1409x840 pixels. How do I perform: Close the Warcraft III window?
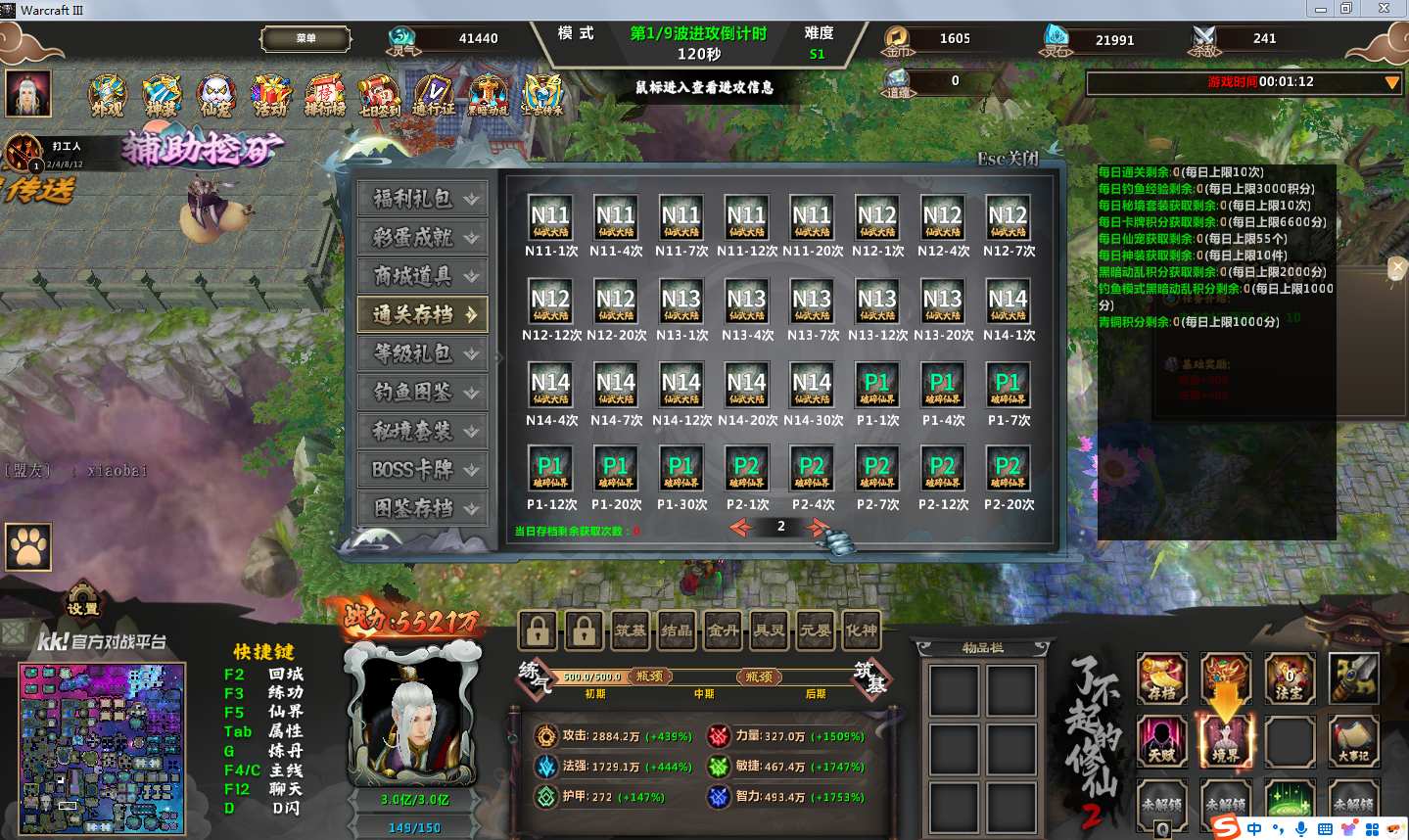(x=1385, y=9)
